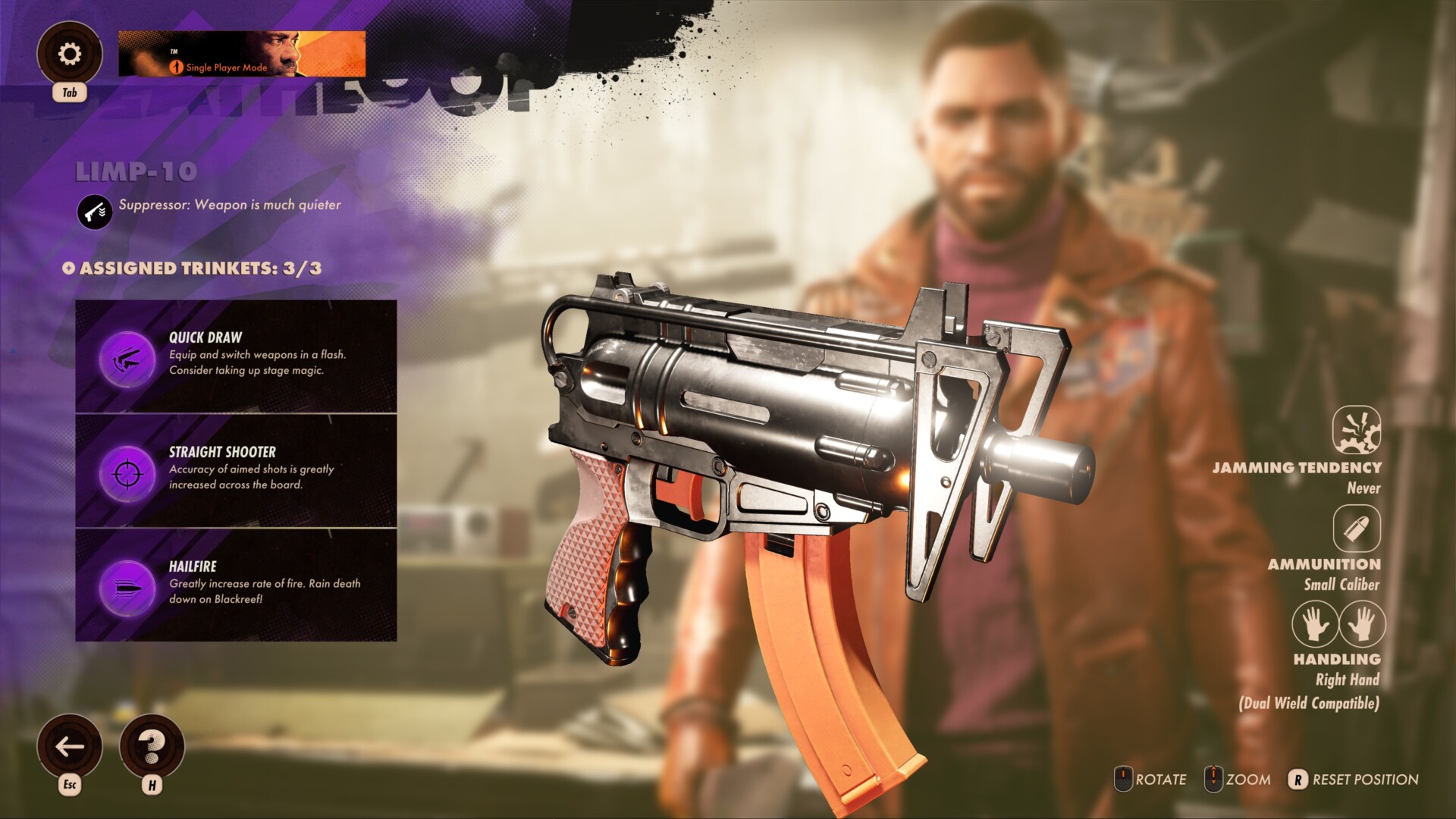Switch to Single Player Mode banner
The width and height of the screenshot is (1456, 819).
241,53
